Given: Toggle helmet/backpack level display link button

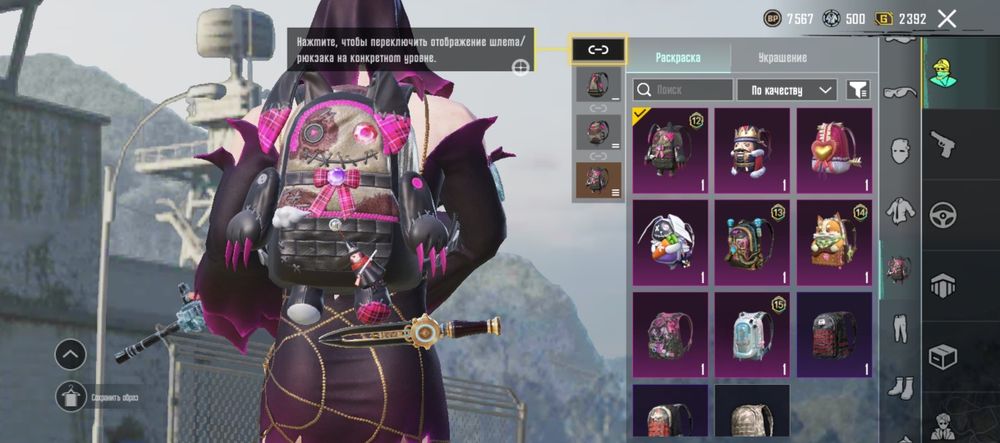Looking at the screenshot, I should coord(598,49).
